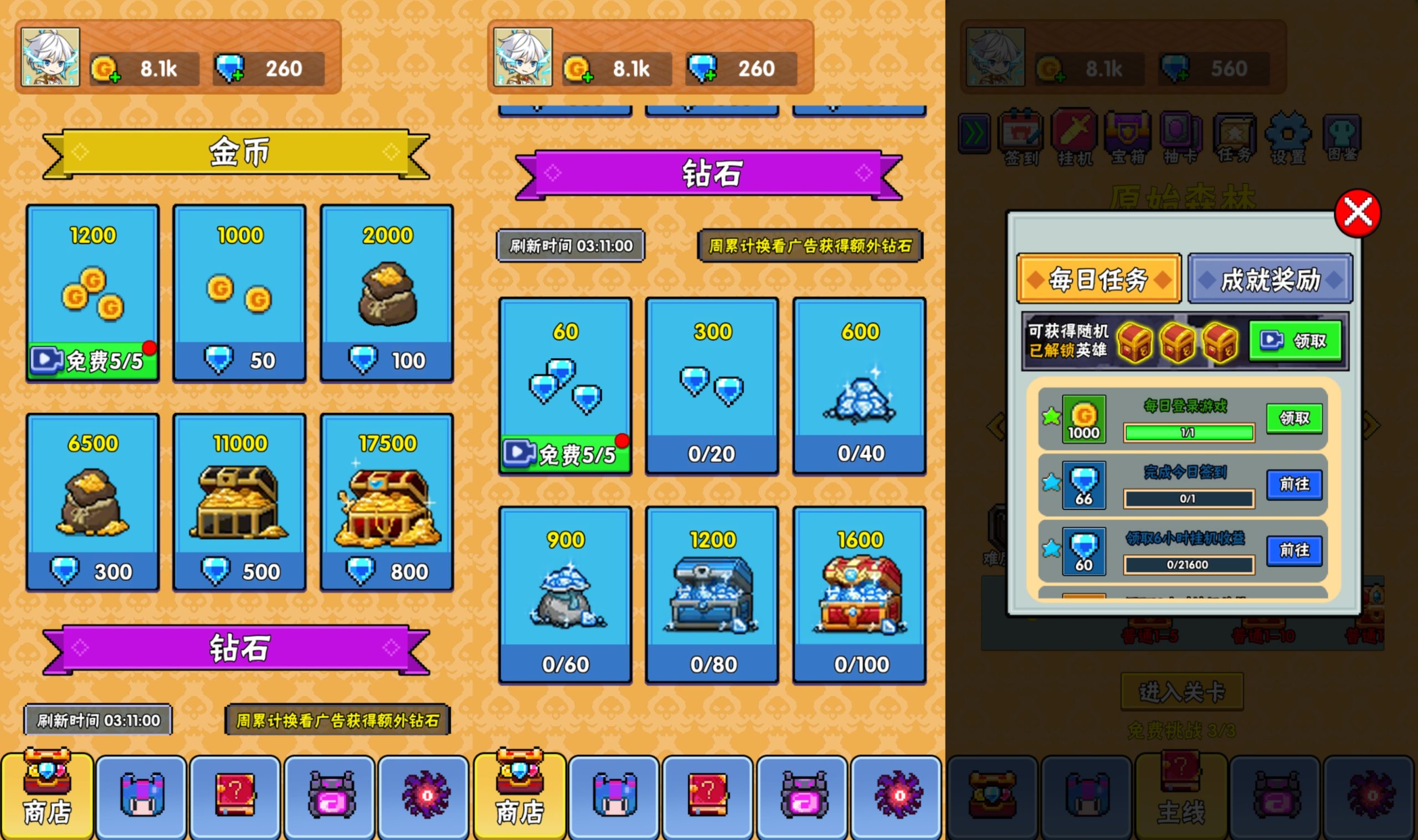Pick the 1200 diamond blue chest pack

click(712, 595)
